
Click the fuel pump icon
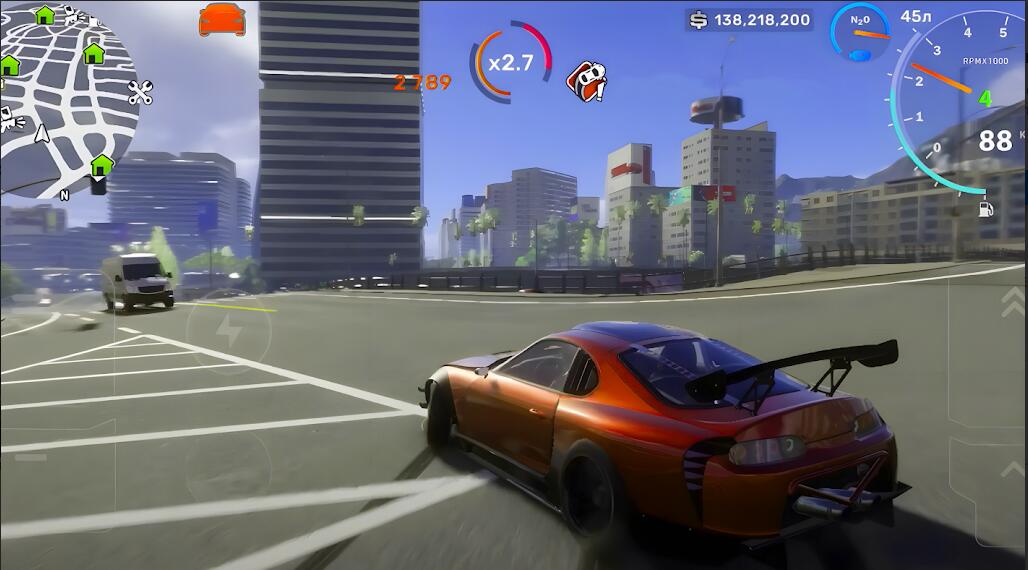[986, 209]
